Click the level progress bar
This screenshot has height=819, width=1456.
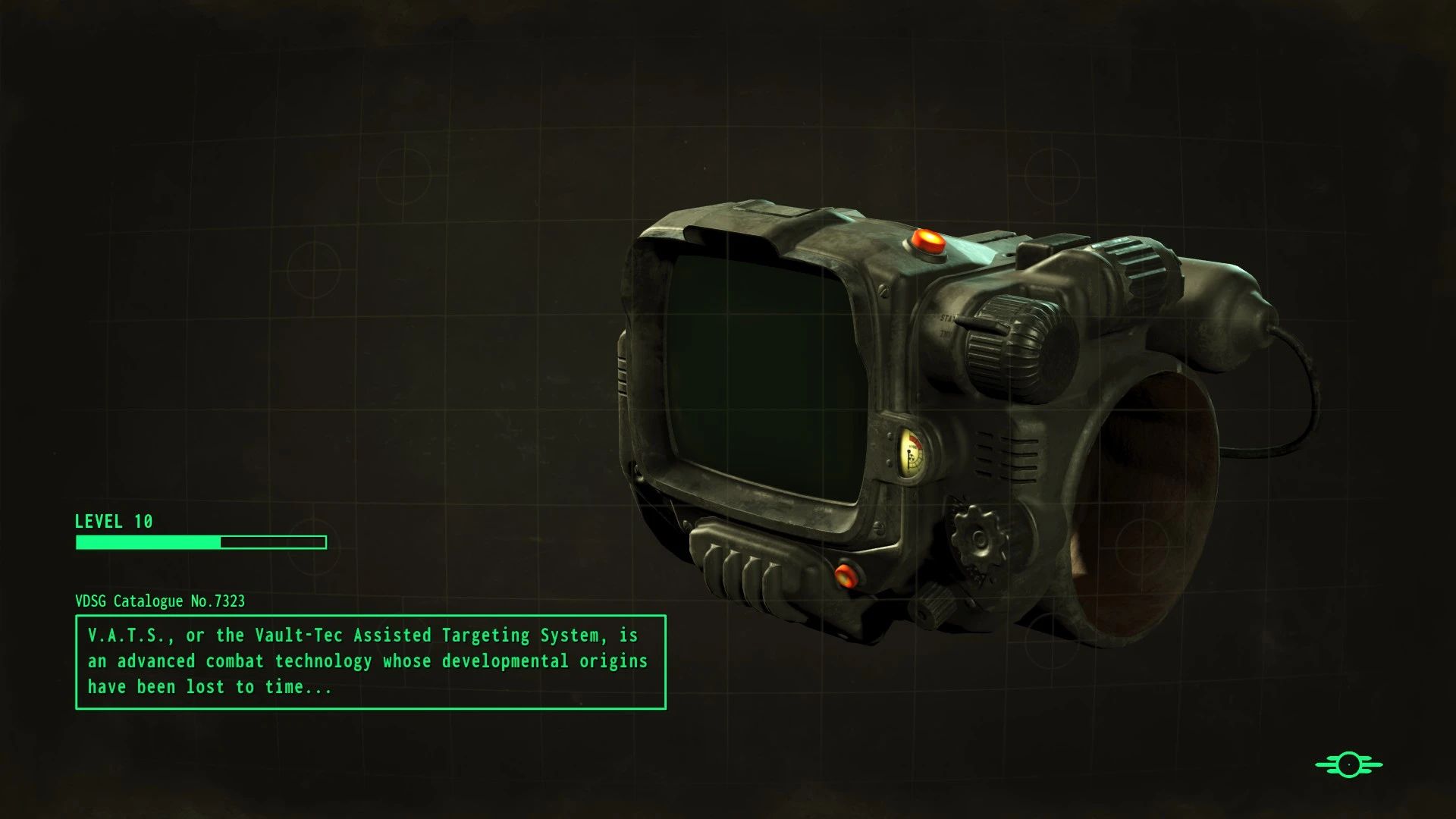(200, 542)
